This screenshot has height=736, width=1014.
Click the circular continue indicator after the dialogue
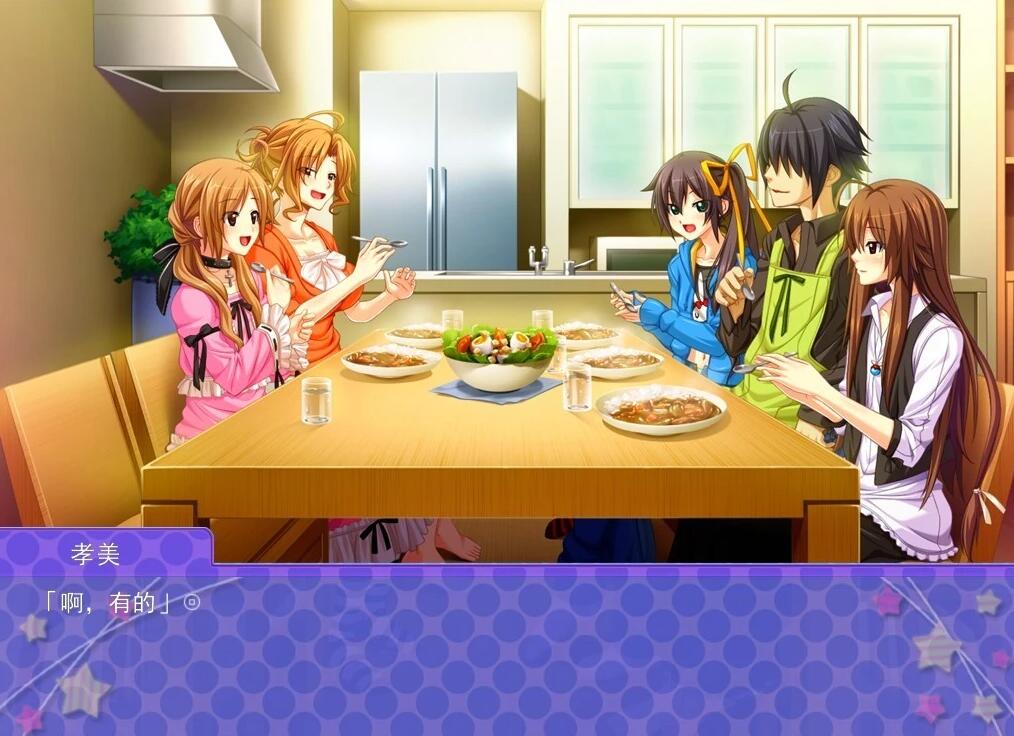point(193,603)
